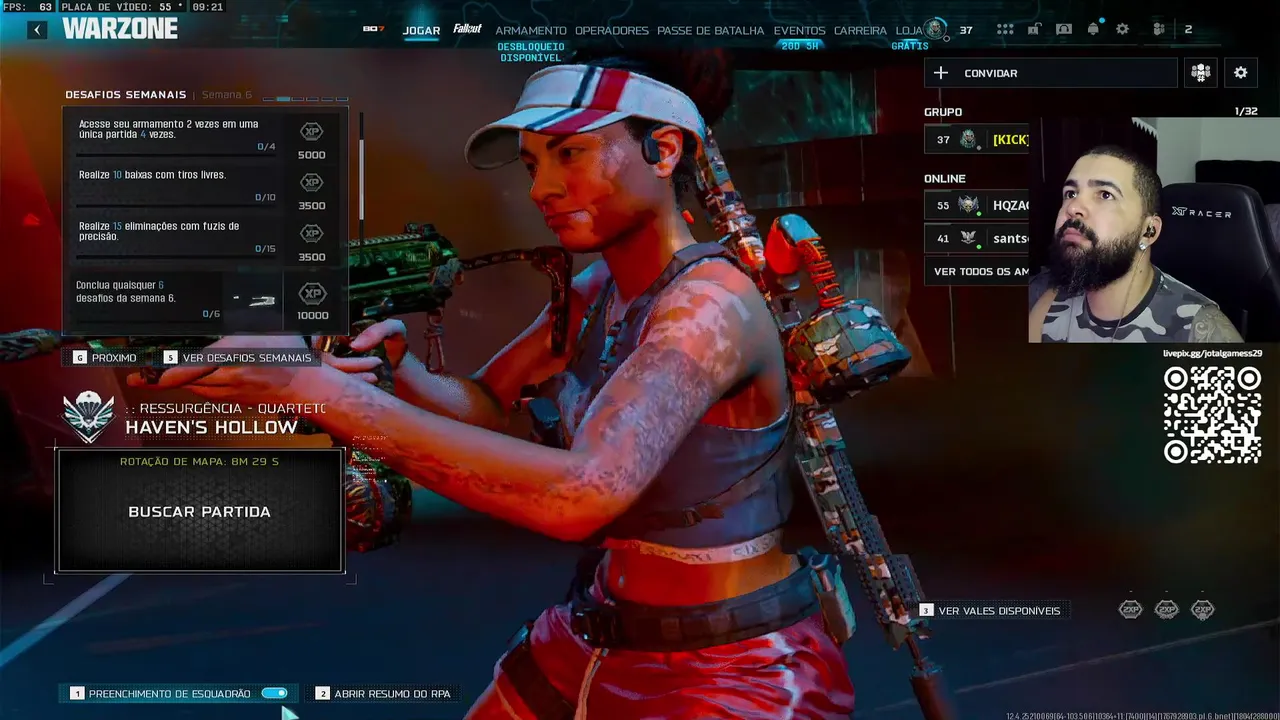Viewport: 1280px width, 720px height.
Task: Switch to the Jogar tab
Action: [x=421, y=31]
